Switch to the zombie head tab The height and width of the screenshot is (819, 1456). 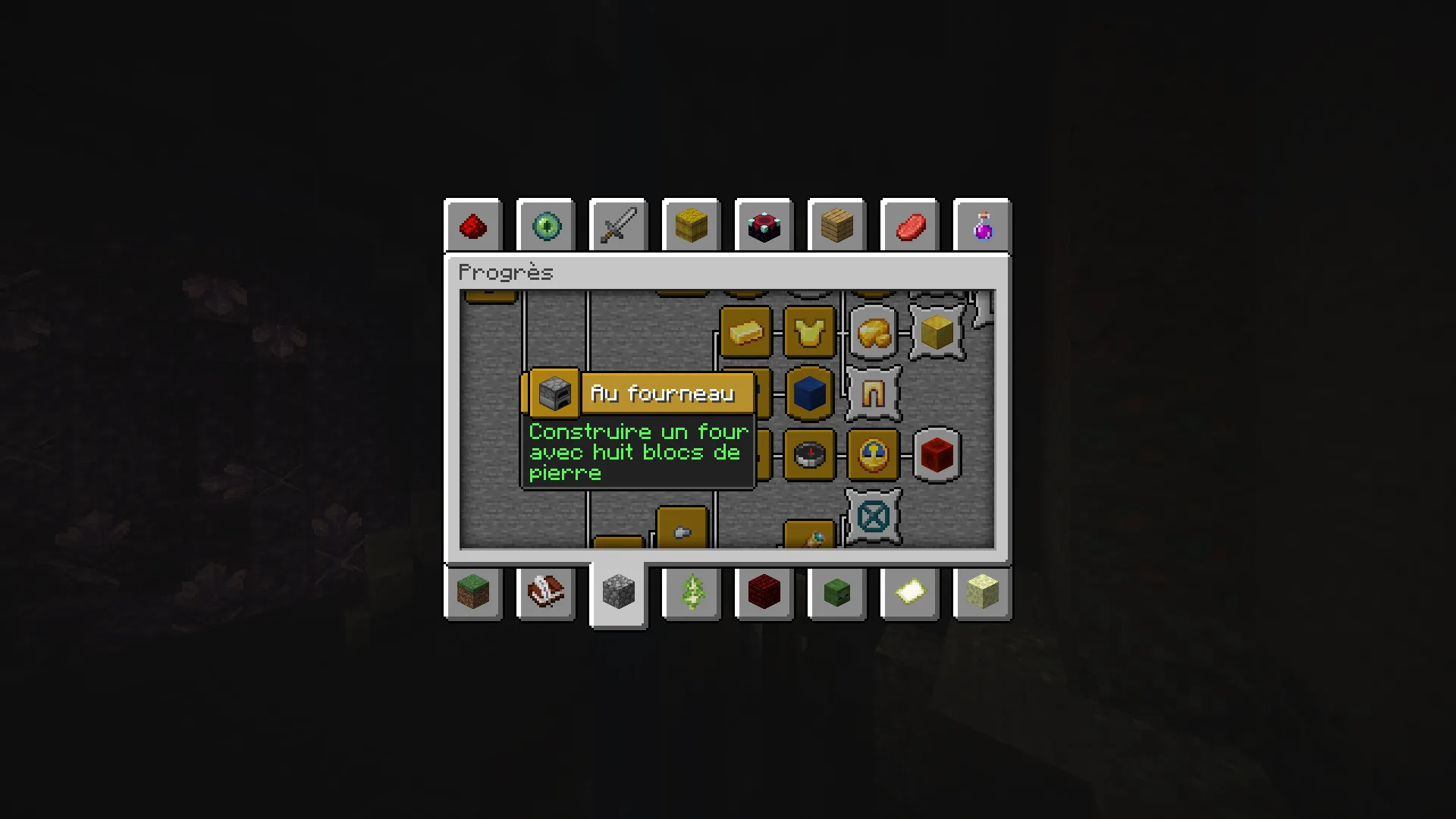pos(836,592)
